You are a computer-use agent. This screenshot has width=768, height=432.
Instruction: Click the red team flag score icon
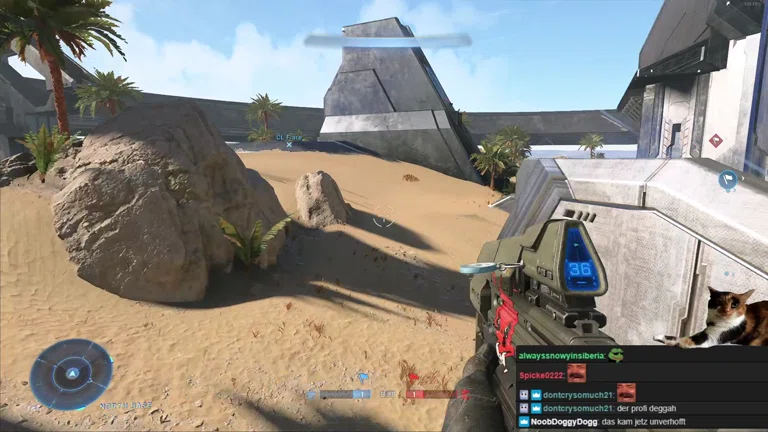(x=411, y=379)
